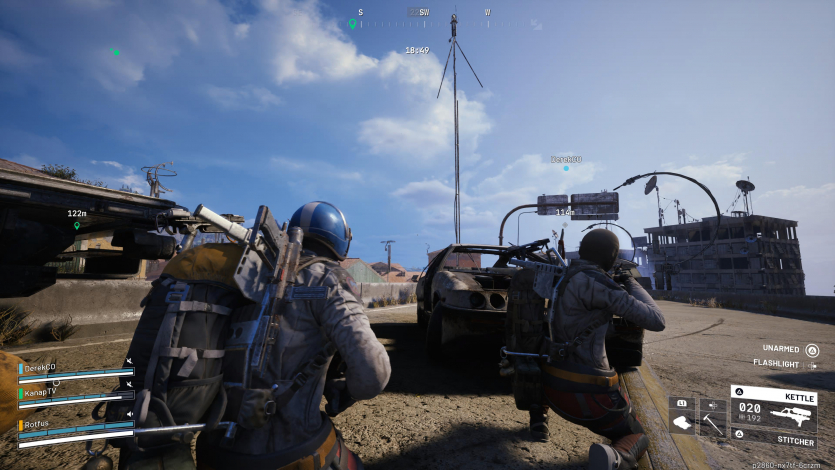
Task: Click the muted speaker icon beside DerekGO
Action: tap(128, 361)
